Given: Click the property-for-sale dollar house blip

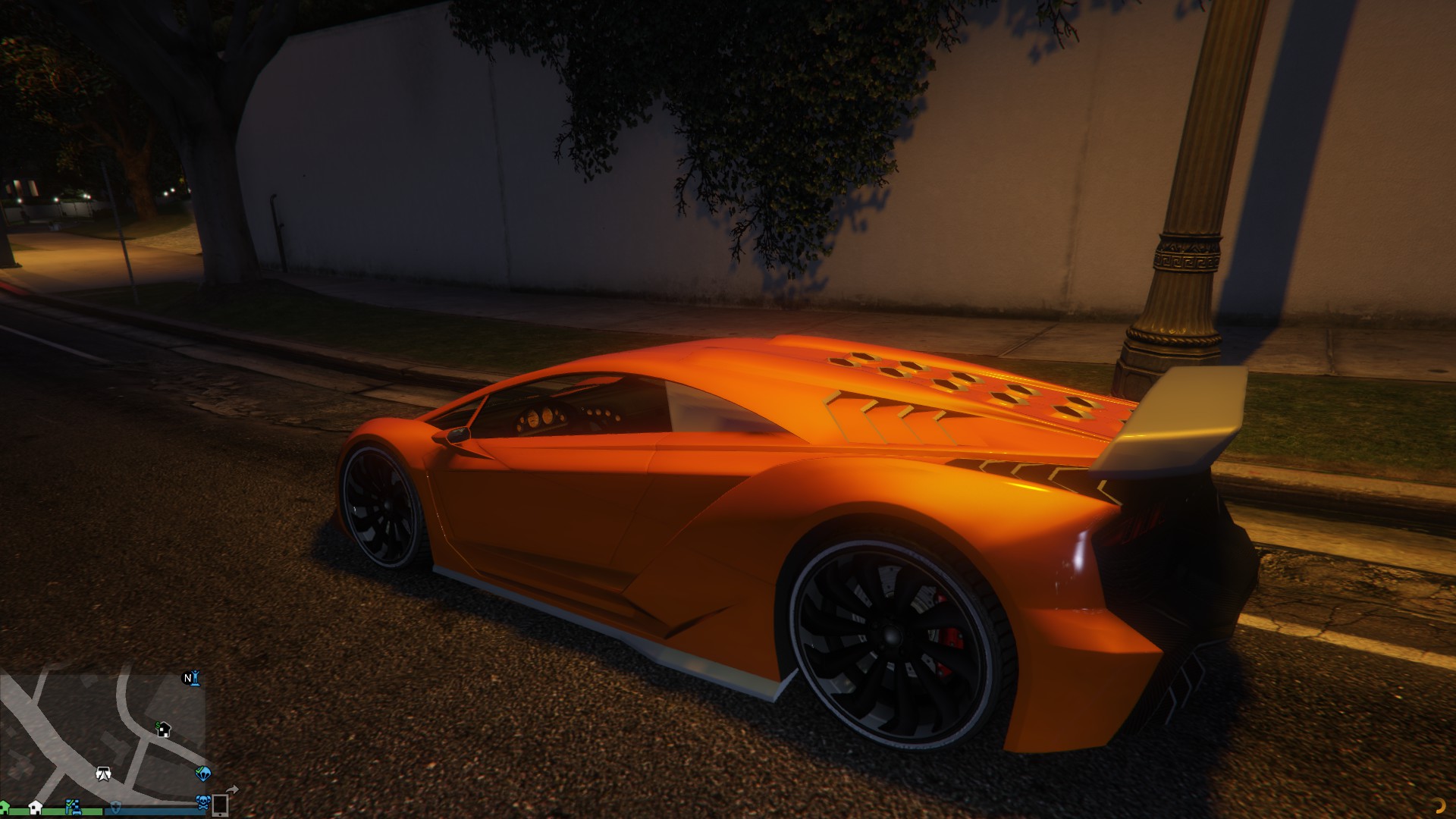Looking at the screenshot, I should pos(163,730).
